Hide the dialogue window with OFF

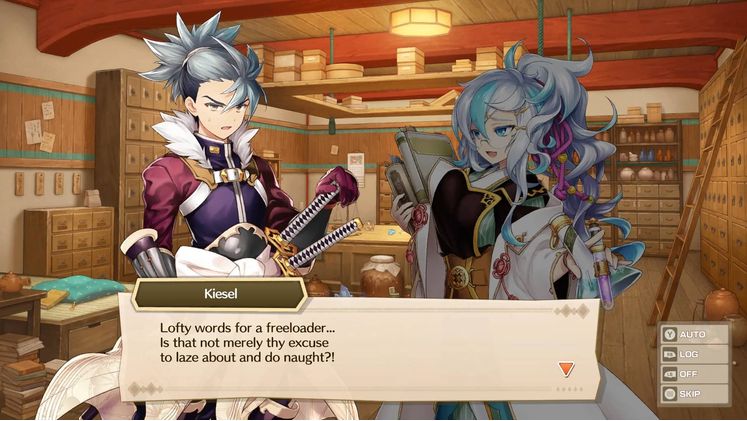692,374
